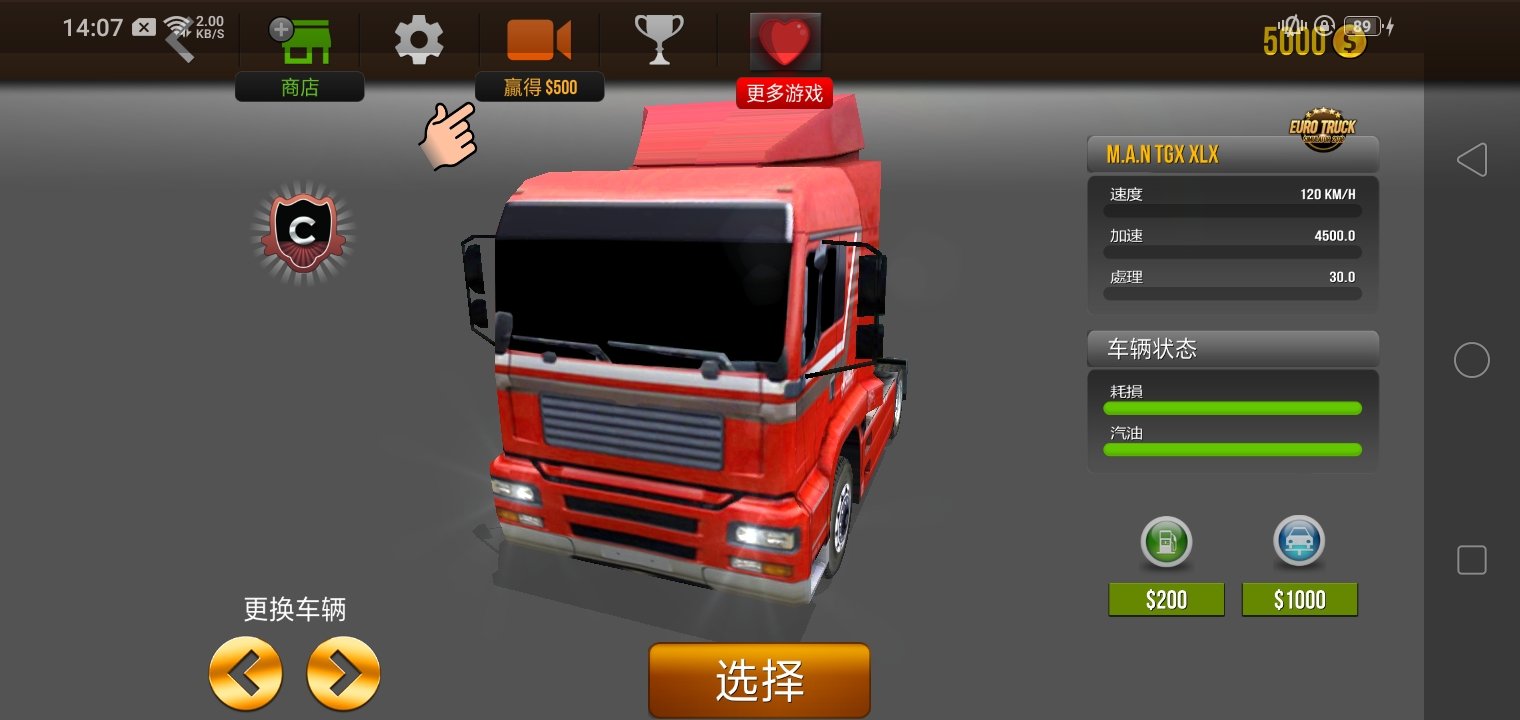Select the fuel pump refill icon
The height and width of the screenshot is (720, 1520).
click(1166, 541)
